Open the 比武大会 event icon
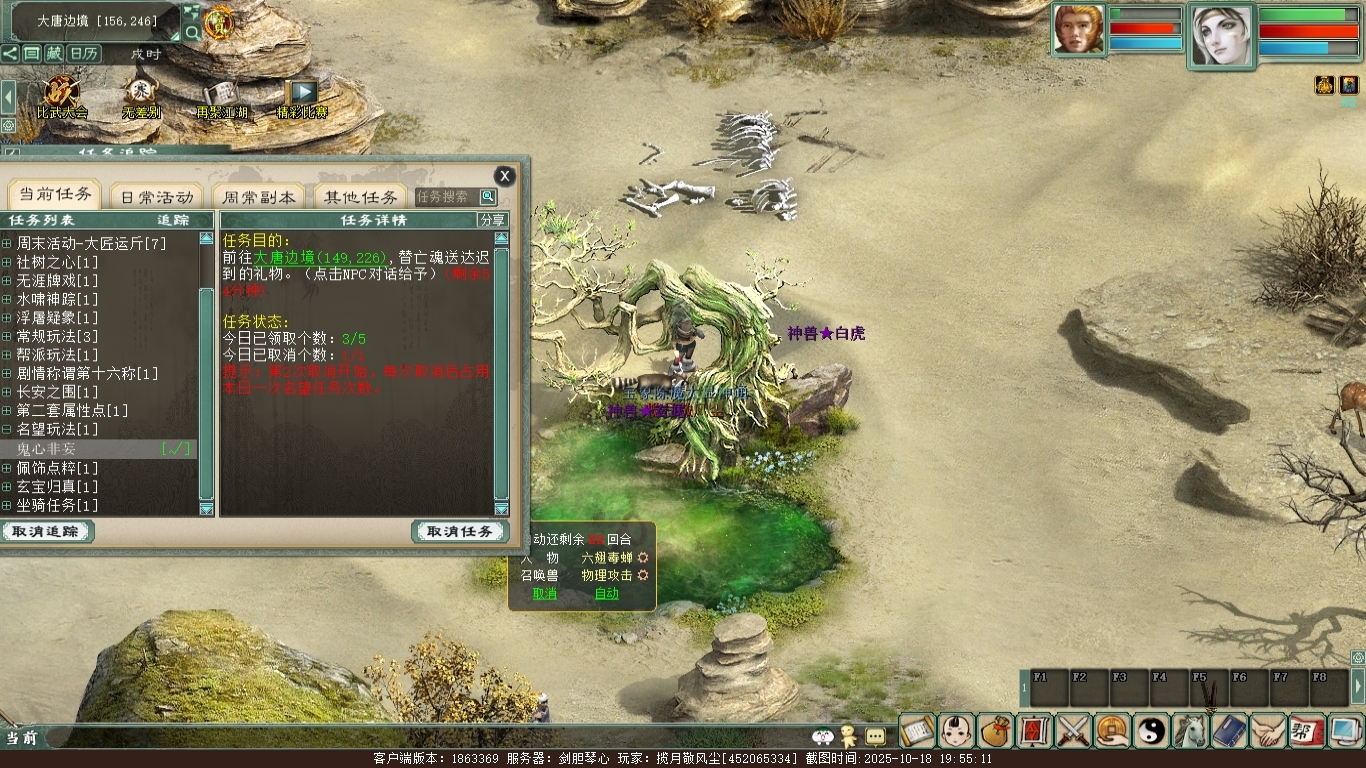1366x768 pixels. [61, 98]
